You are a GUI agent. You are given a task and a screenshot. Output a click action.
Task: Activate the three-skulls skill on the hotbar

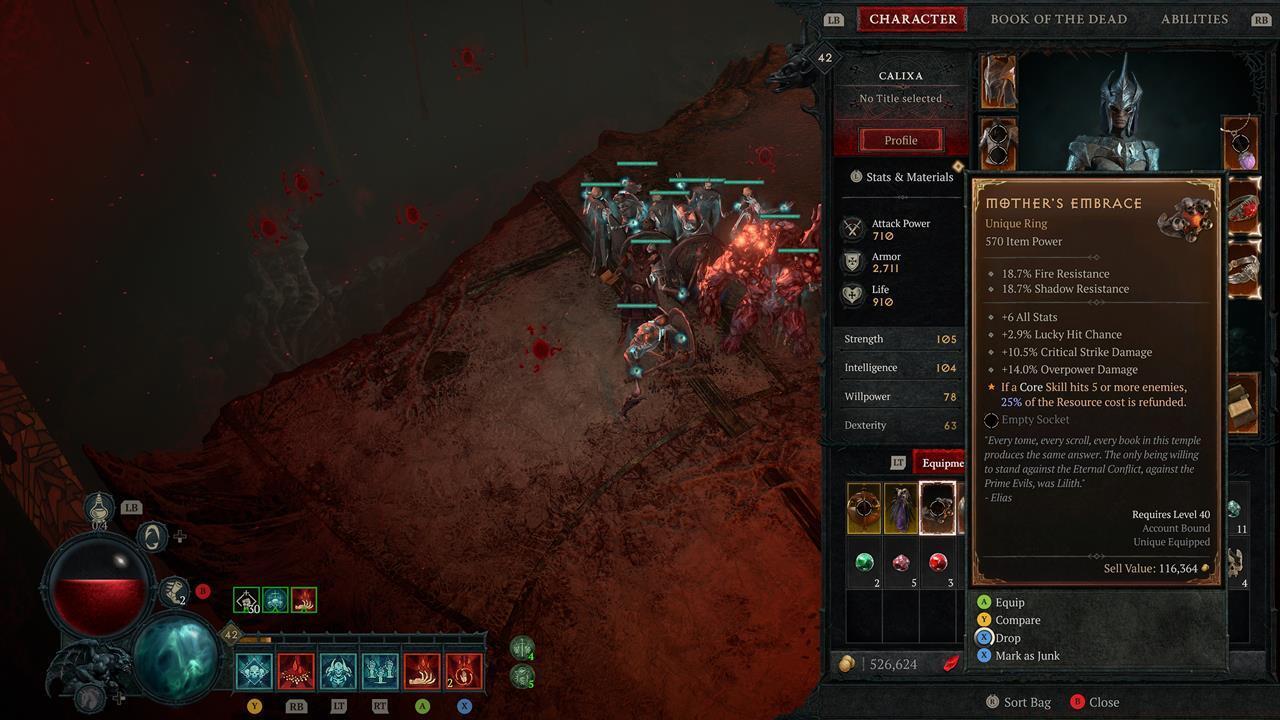pyautogui.click(x=380, y=671)
